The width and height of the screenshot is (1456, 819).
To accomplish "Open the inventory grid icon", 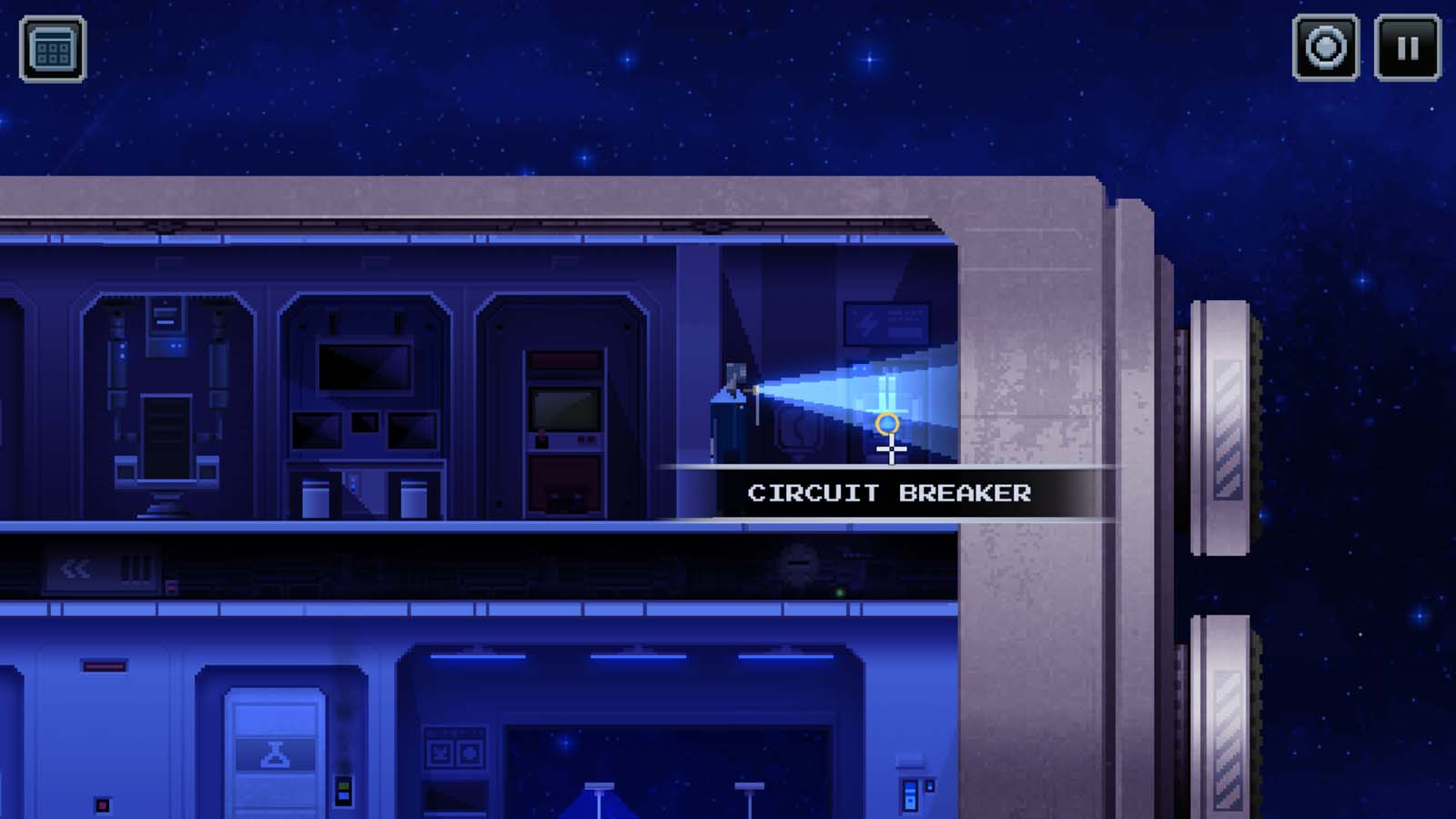I will pos(55,50).
